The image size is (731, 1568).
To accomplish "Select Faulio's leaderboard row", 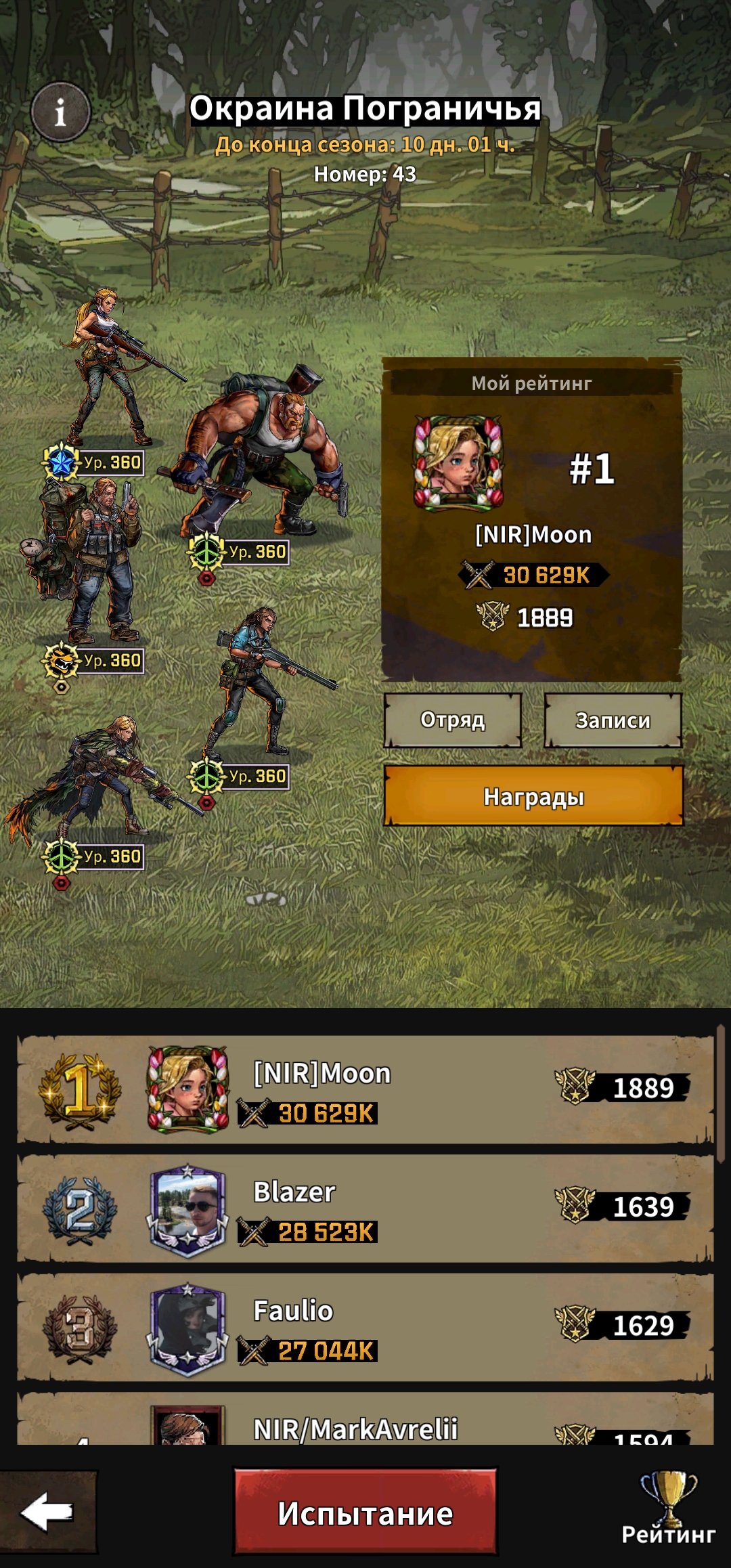I will (365, 1328).
